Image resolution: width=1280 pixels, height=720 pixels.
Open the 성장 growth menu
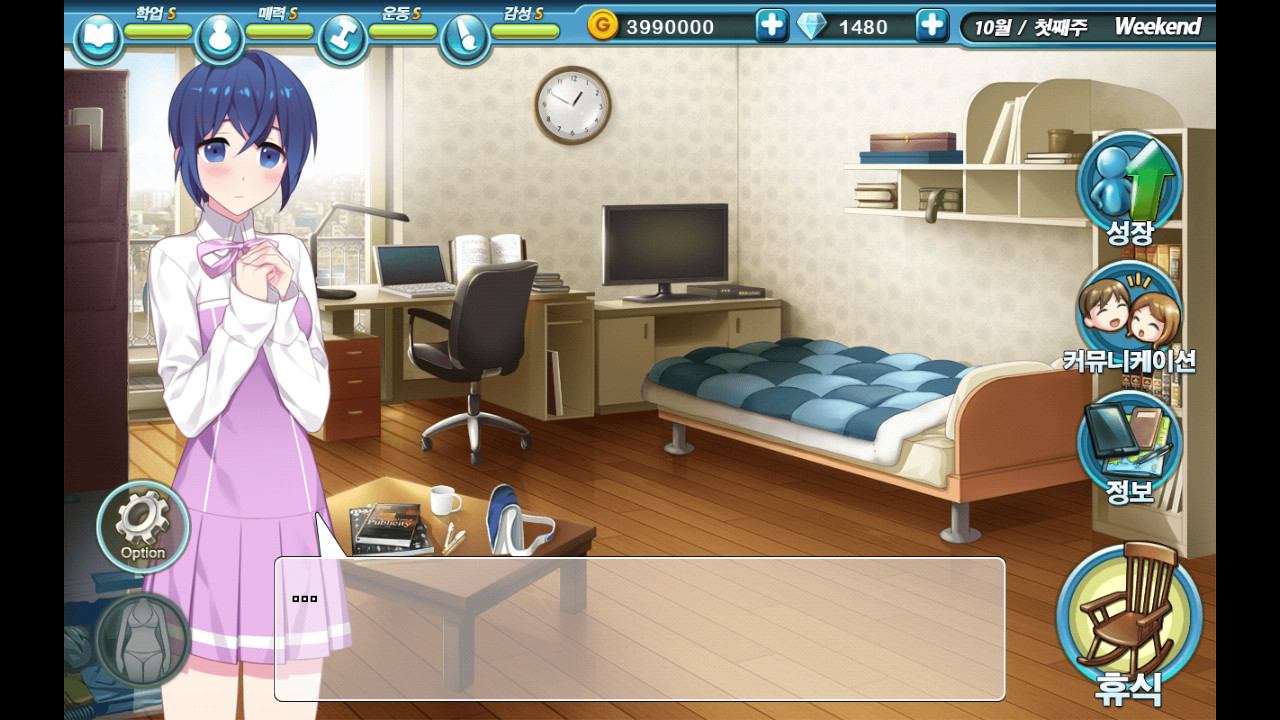1129,186
